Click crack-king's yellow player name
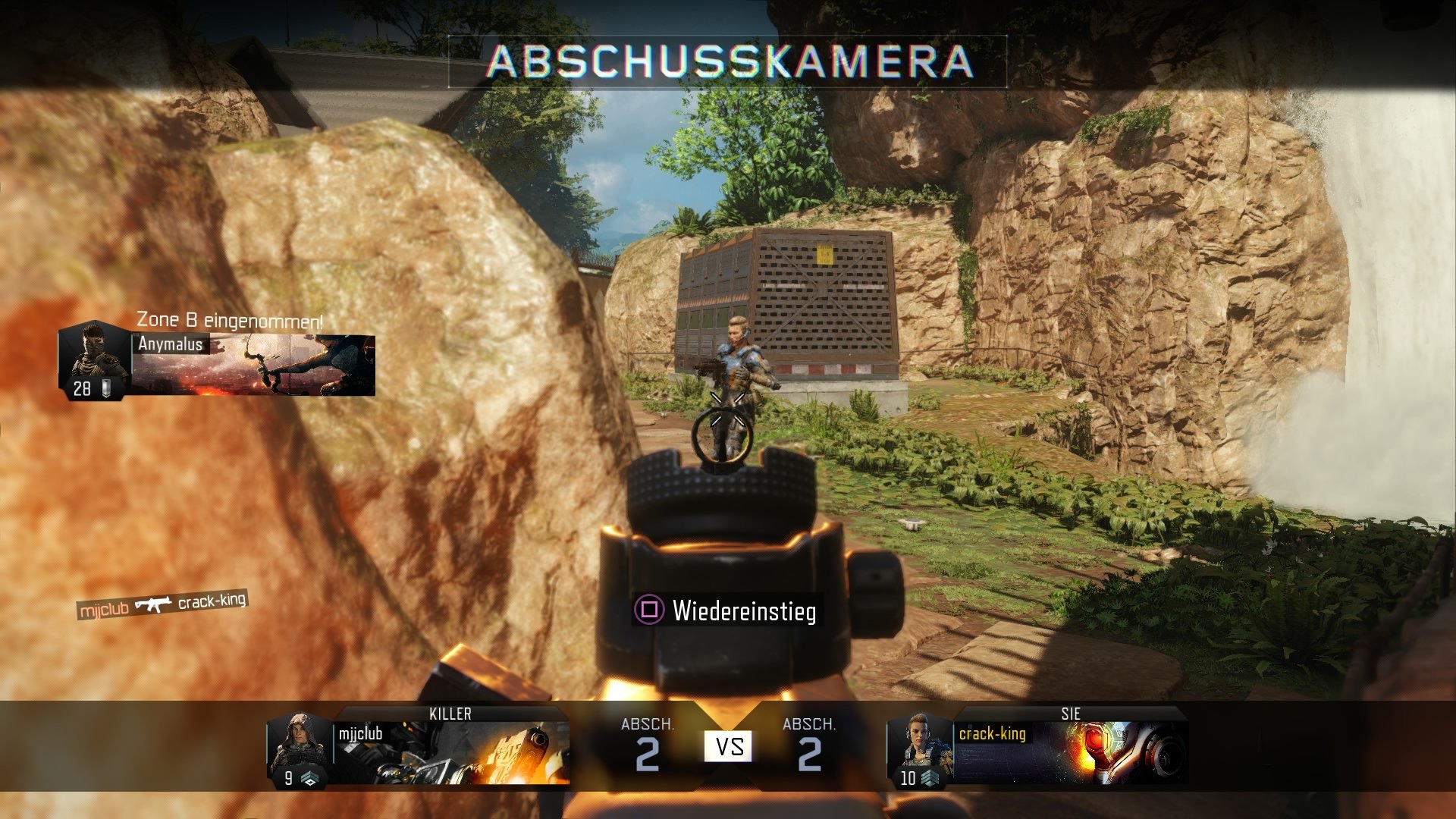Screen dimensions: 1456x819 click(994, 735)
